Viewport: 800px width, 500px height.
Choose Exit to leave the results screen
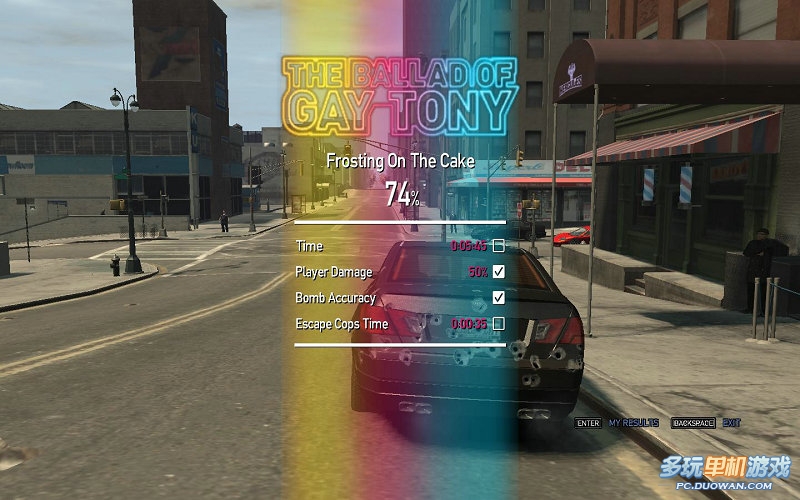(x=732, y=423)
